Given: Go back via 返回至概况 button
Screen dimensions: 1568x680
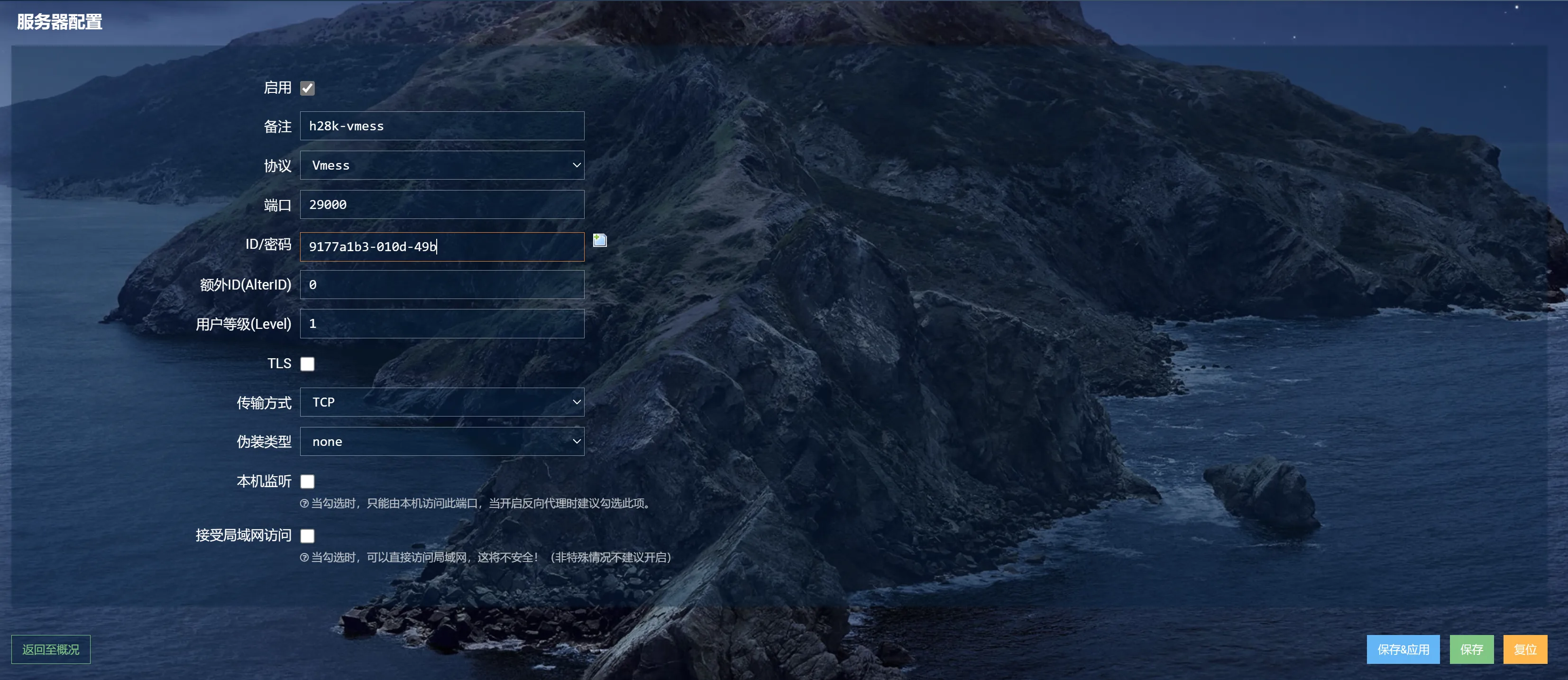Looking at the screenshot, I should click(51, 650).
